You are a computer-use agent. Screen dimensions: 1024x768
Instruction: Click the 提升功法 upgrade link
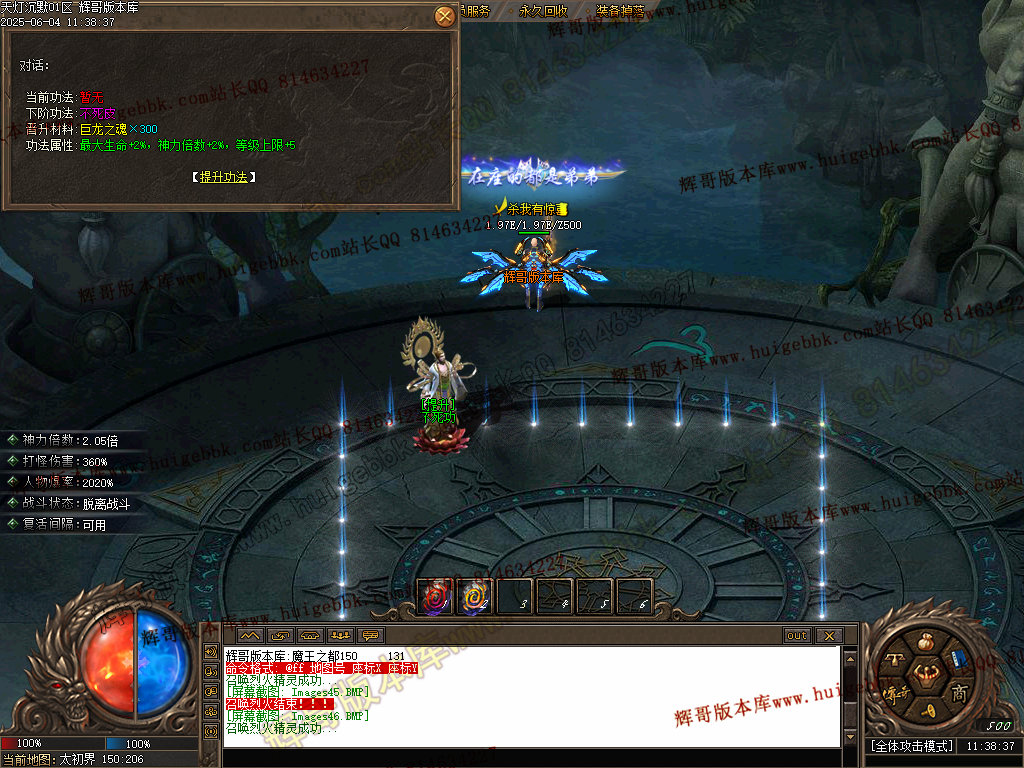(223, 177)
